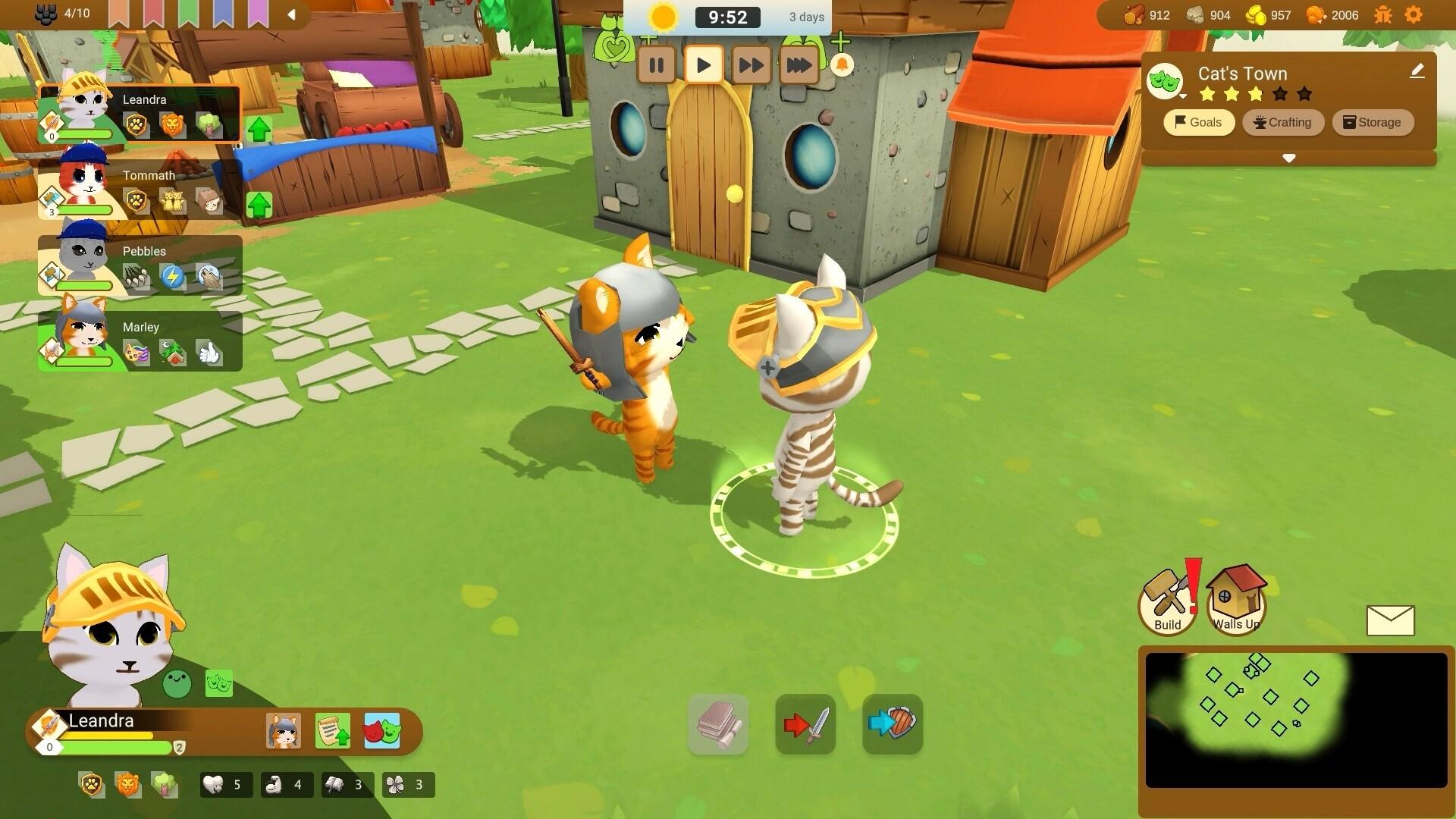Image resolution: width=1456 pixels, height=819 pixels.
Task: Select the Goals tab
Action: (1198, 122)
